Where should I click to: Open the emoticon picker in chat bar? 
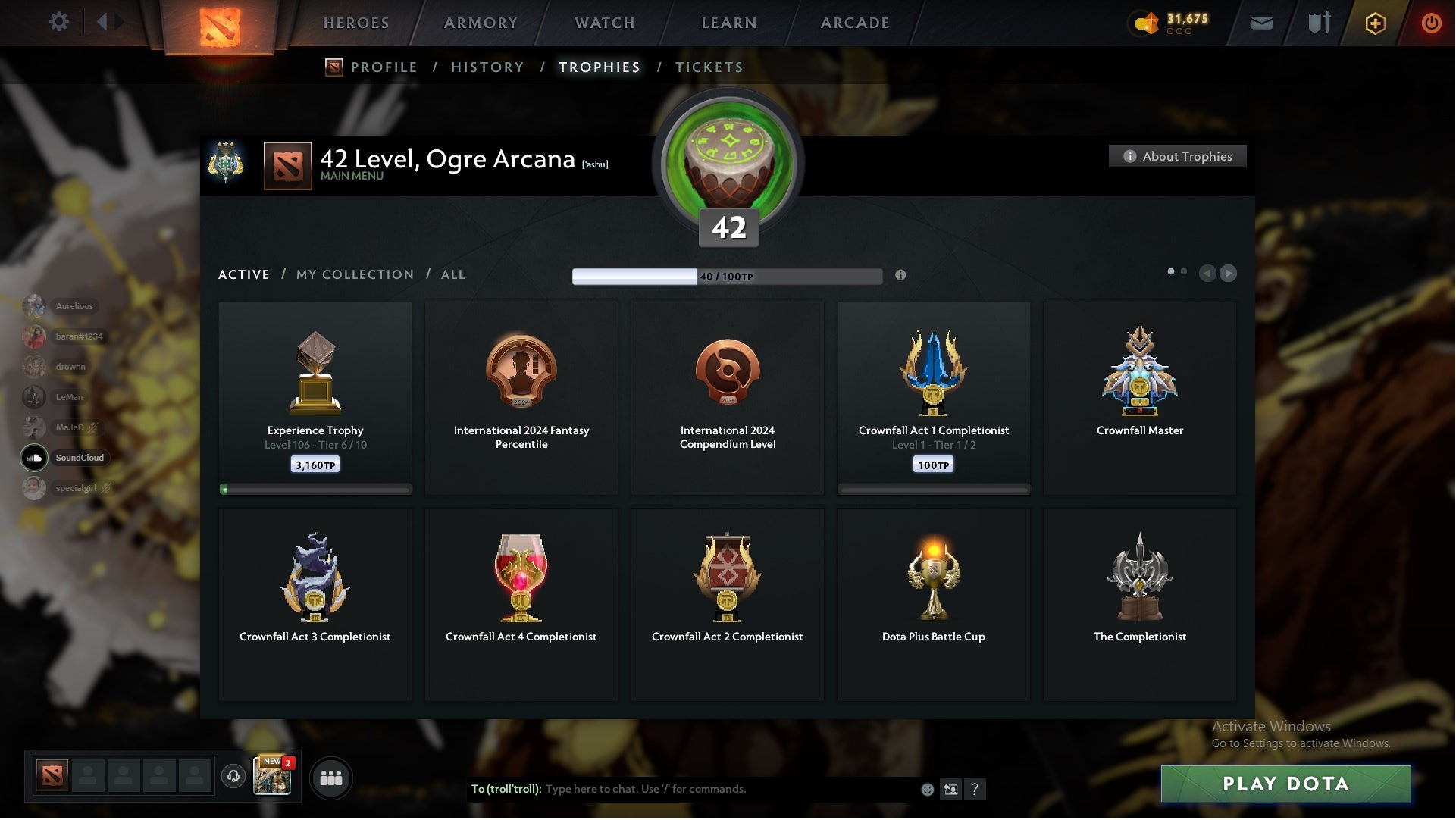pos(926,789)
